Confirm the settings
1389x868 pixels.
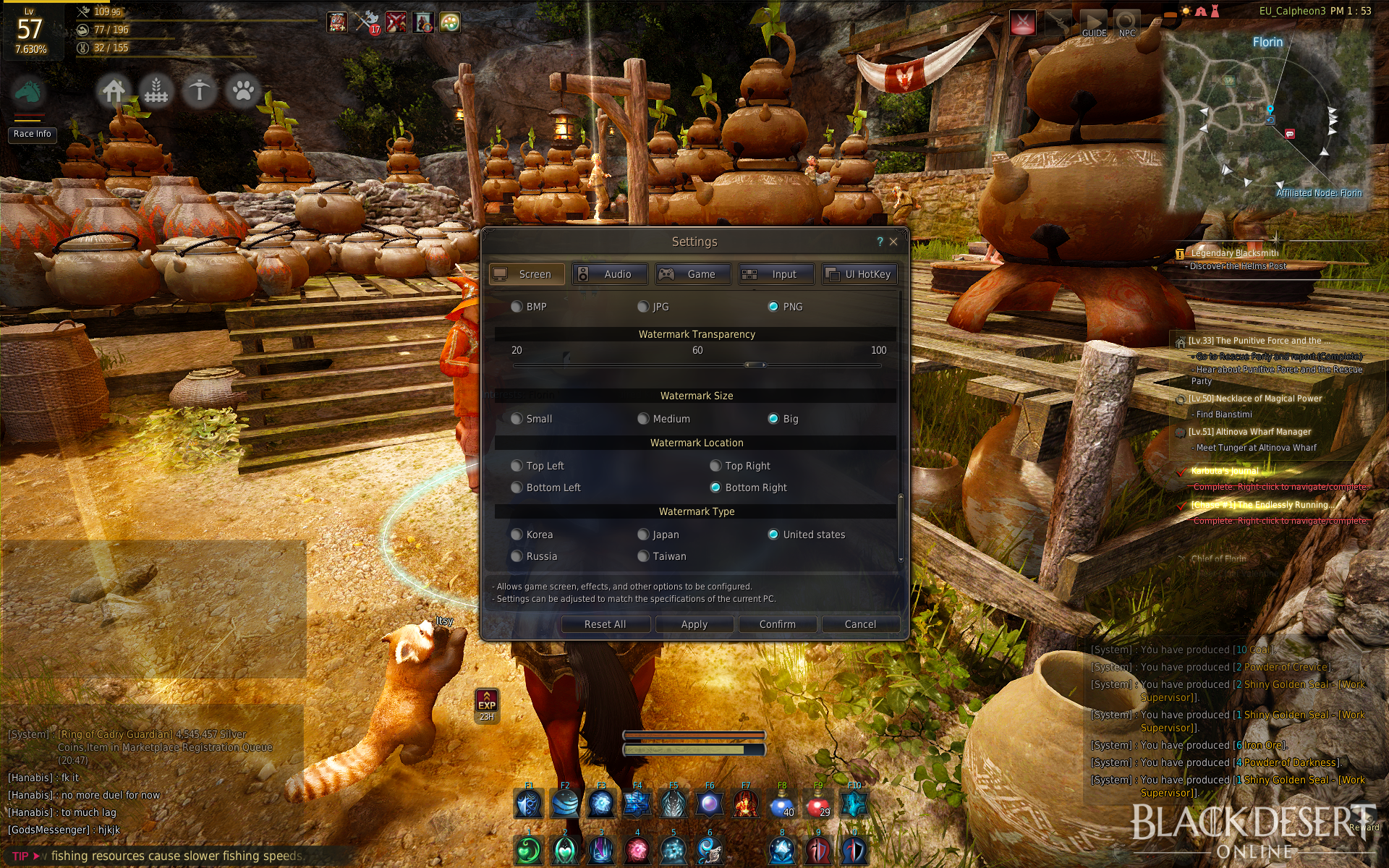coord(777,624)
